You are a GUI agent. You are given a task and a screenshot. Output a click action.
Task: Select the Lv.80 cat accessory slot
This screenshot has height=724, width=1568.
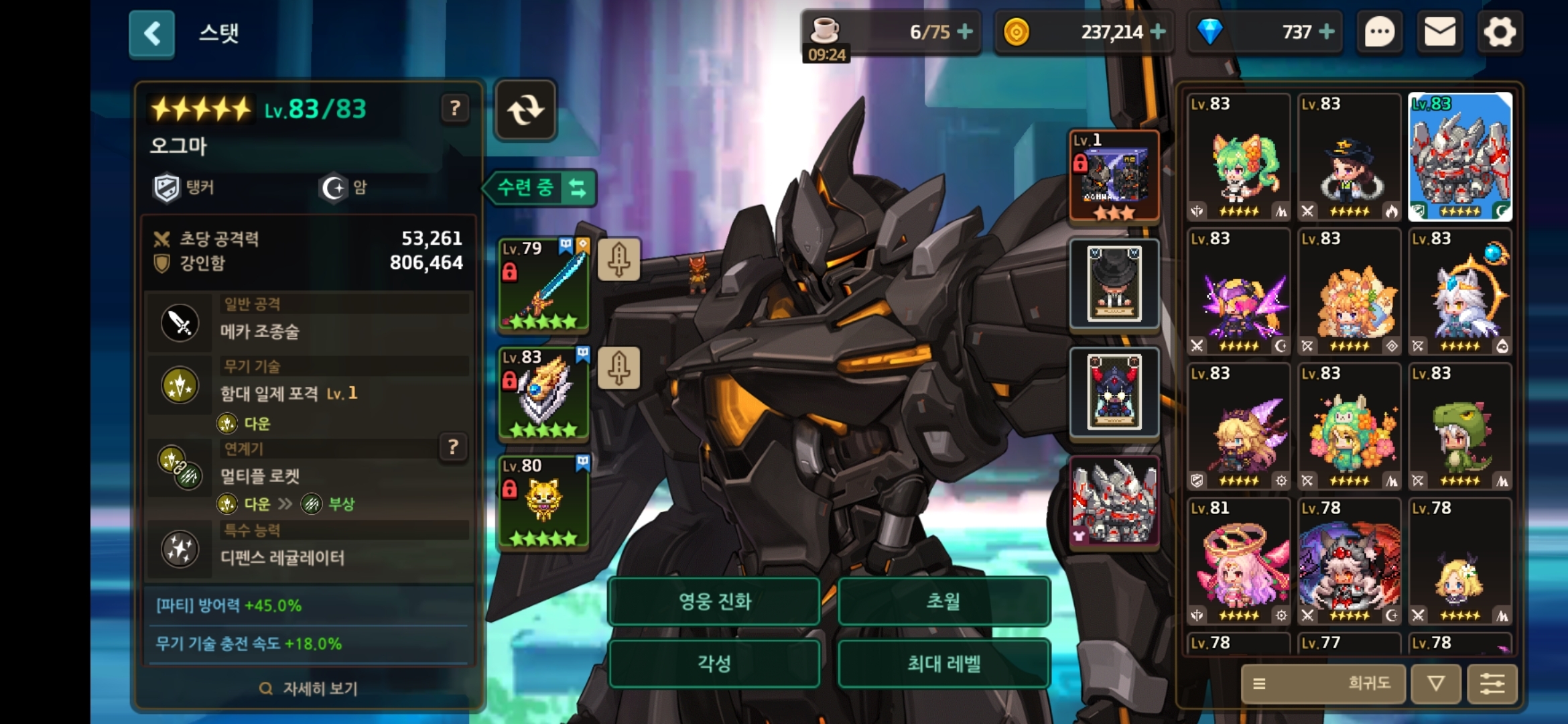[x=543, y=503]
